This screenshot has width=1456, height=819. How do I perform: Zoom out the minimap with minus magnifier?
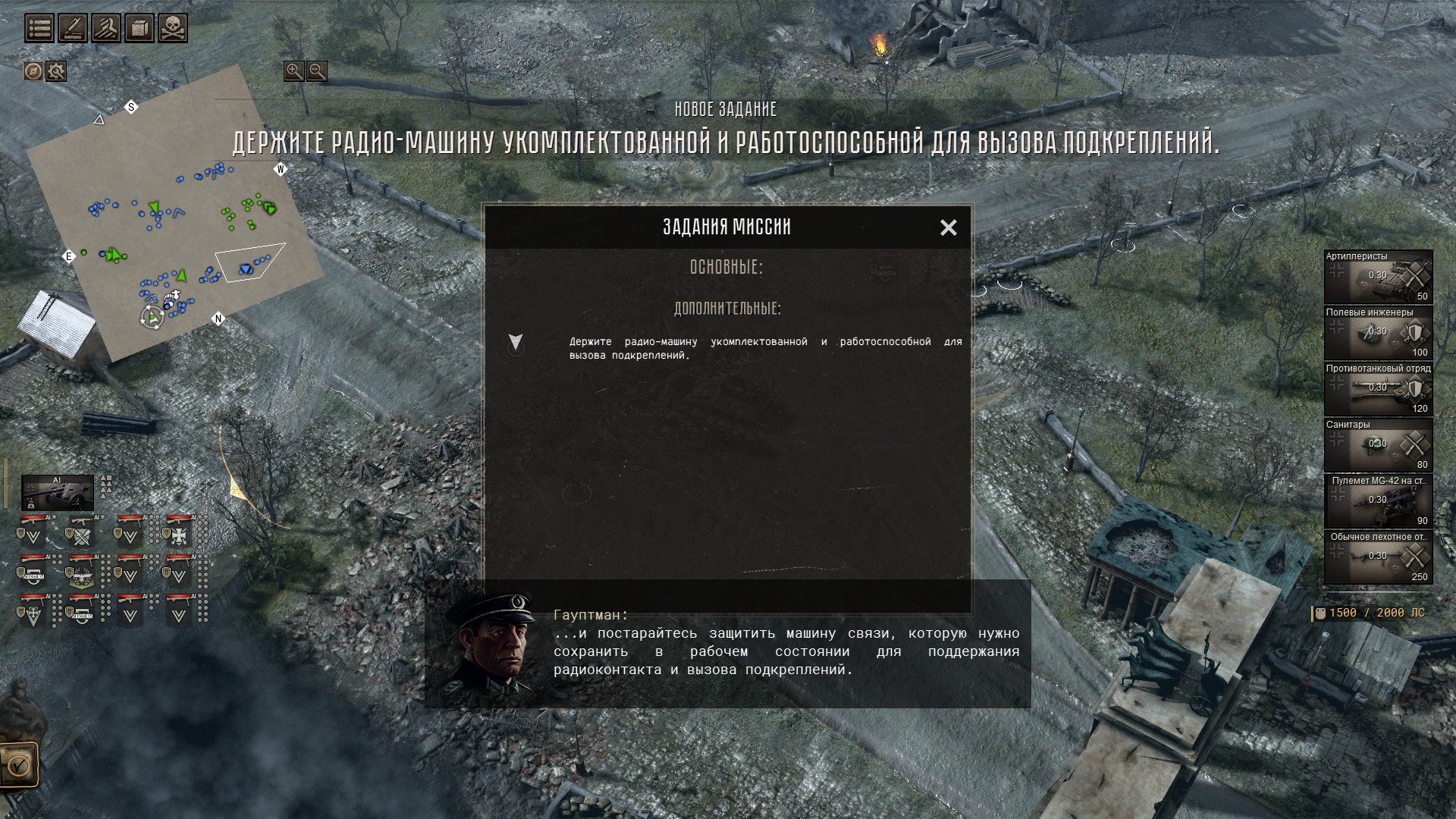[x=317, y=71]
